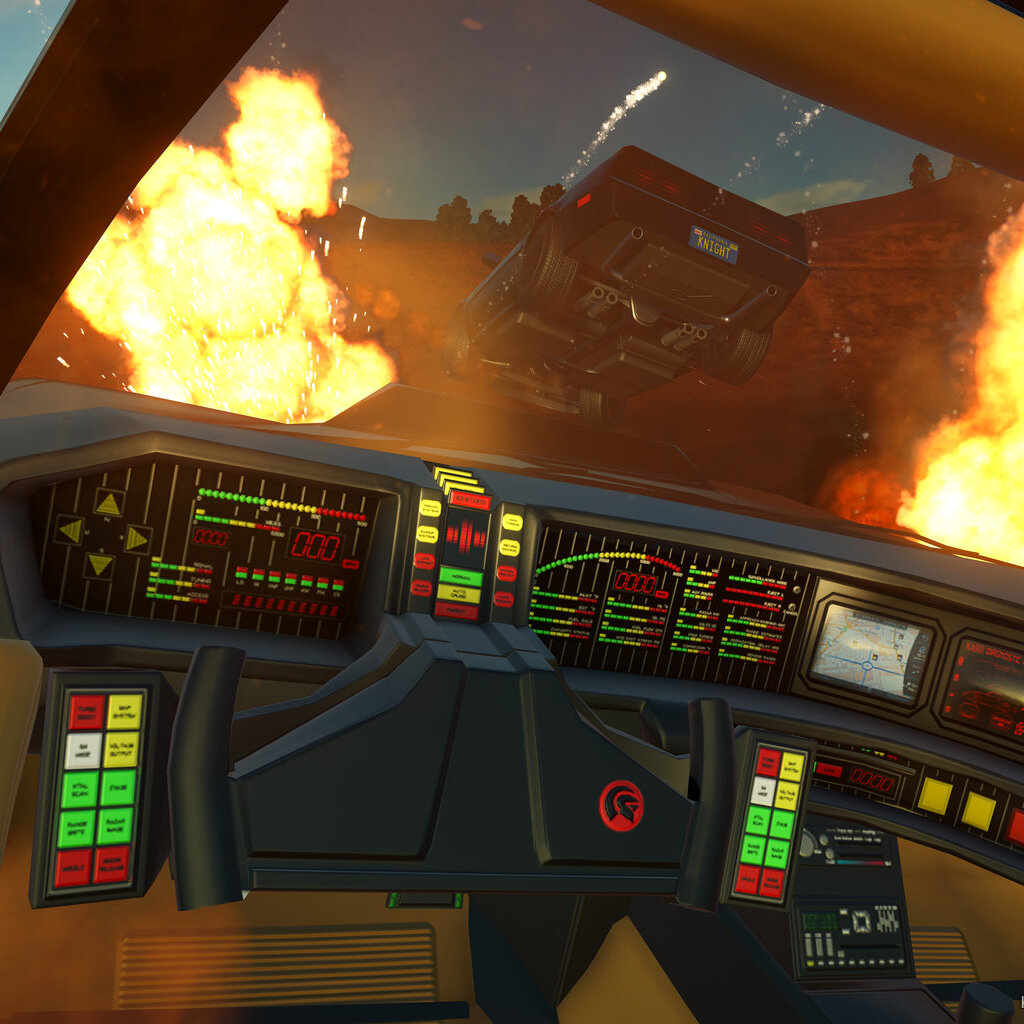Engage the yellow Auto Cruise mode
Viewport: 1024px width, 1024px height.
tap(458, 594)
